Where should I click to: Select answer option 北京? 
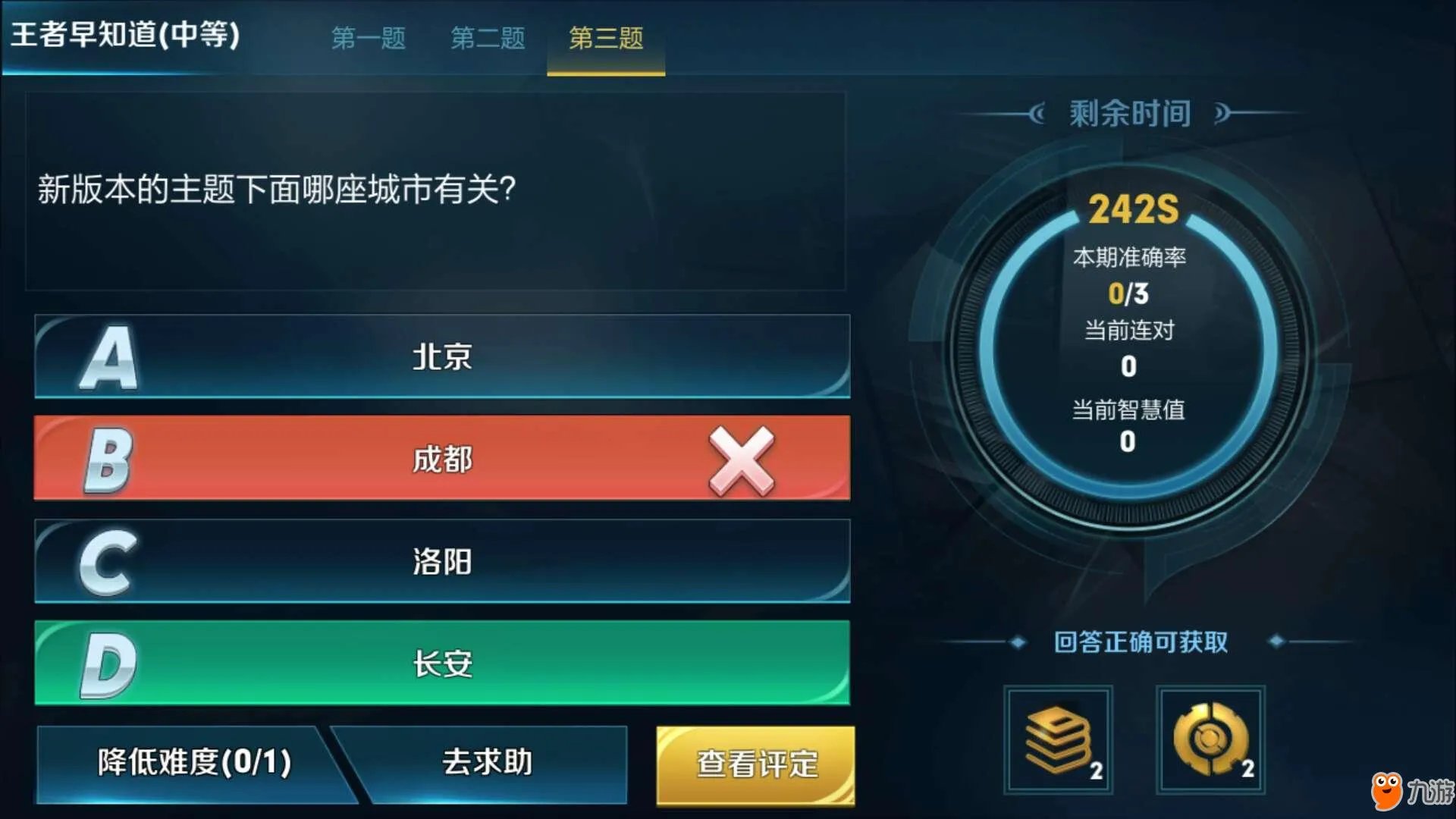442,356
